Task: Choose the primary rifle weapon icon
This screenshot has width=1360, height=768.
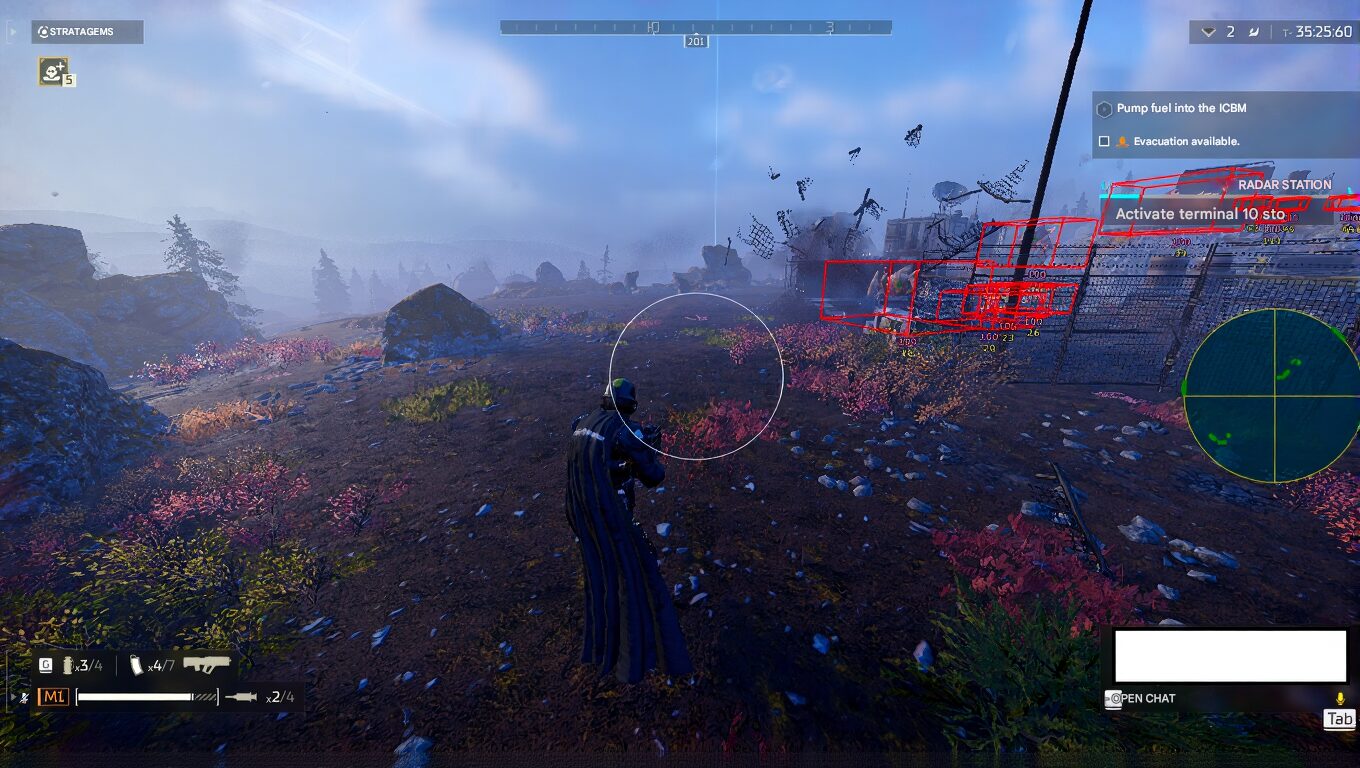Action: [x=207, y=664]
